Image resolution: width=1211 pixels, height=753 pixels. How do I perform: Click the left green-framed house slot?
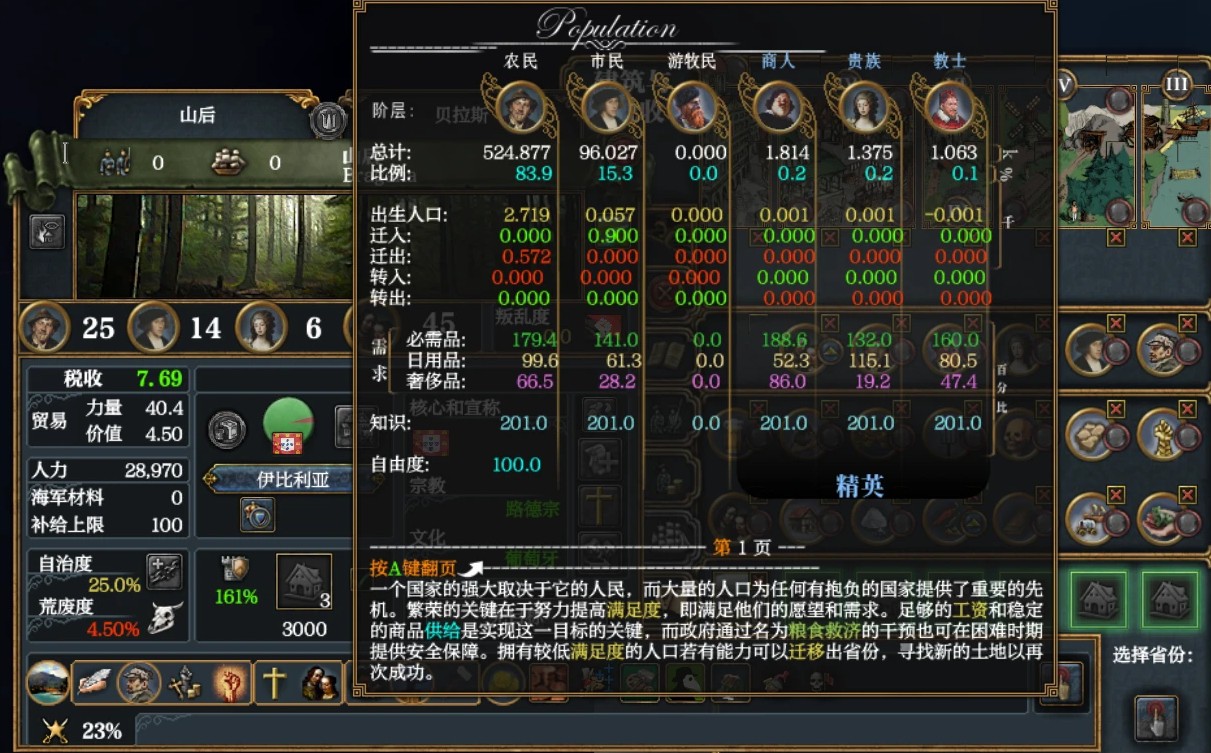click(1098, 600)
